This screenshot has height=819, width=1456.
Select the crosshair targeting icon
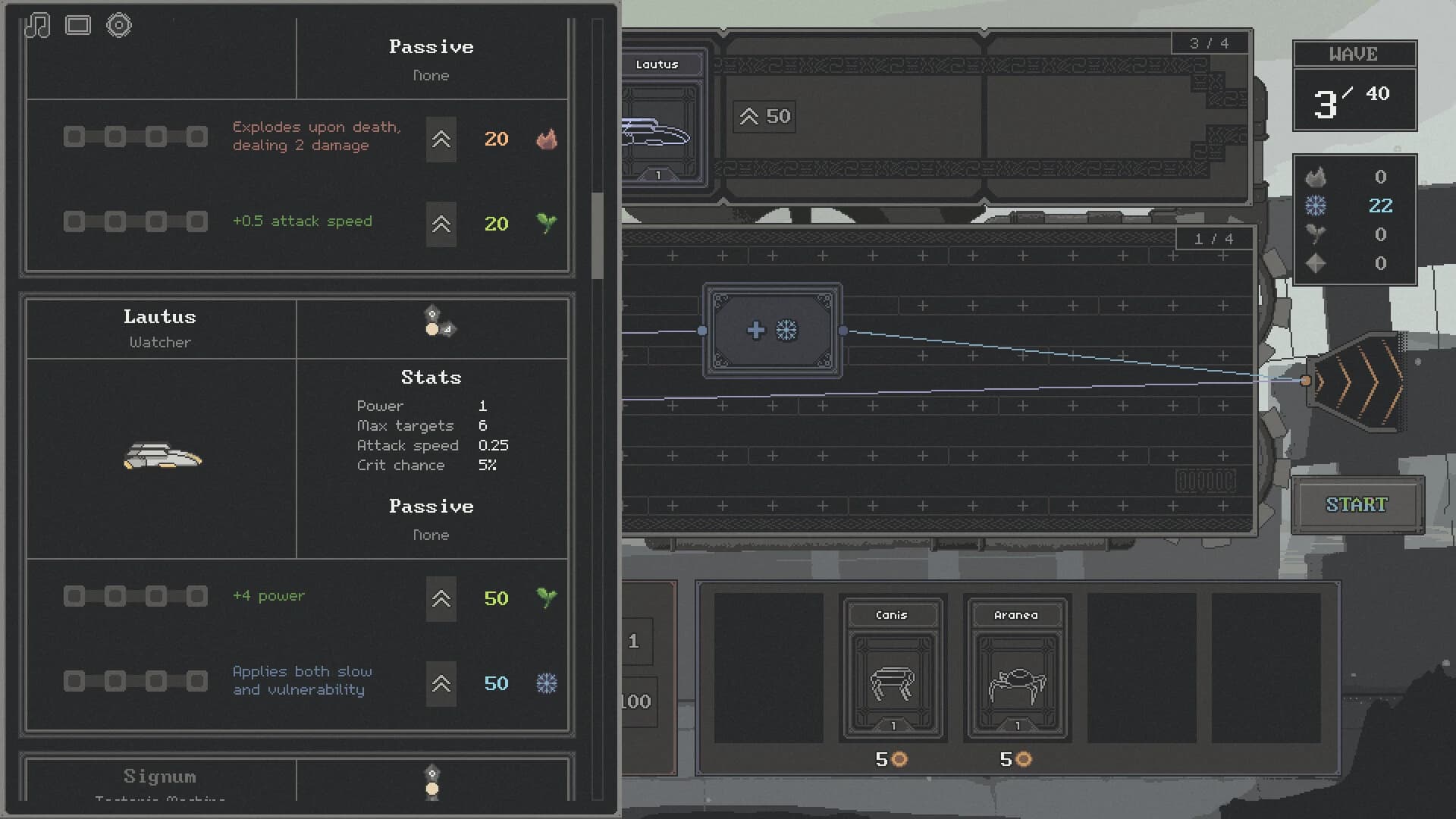pos(119,25)
